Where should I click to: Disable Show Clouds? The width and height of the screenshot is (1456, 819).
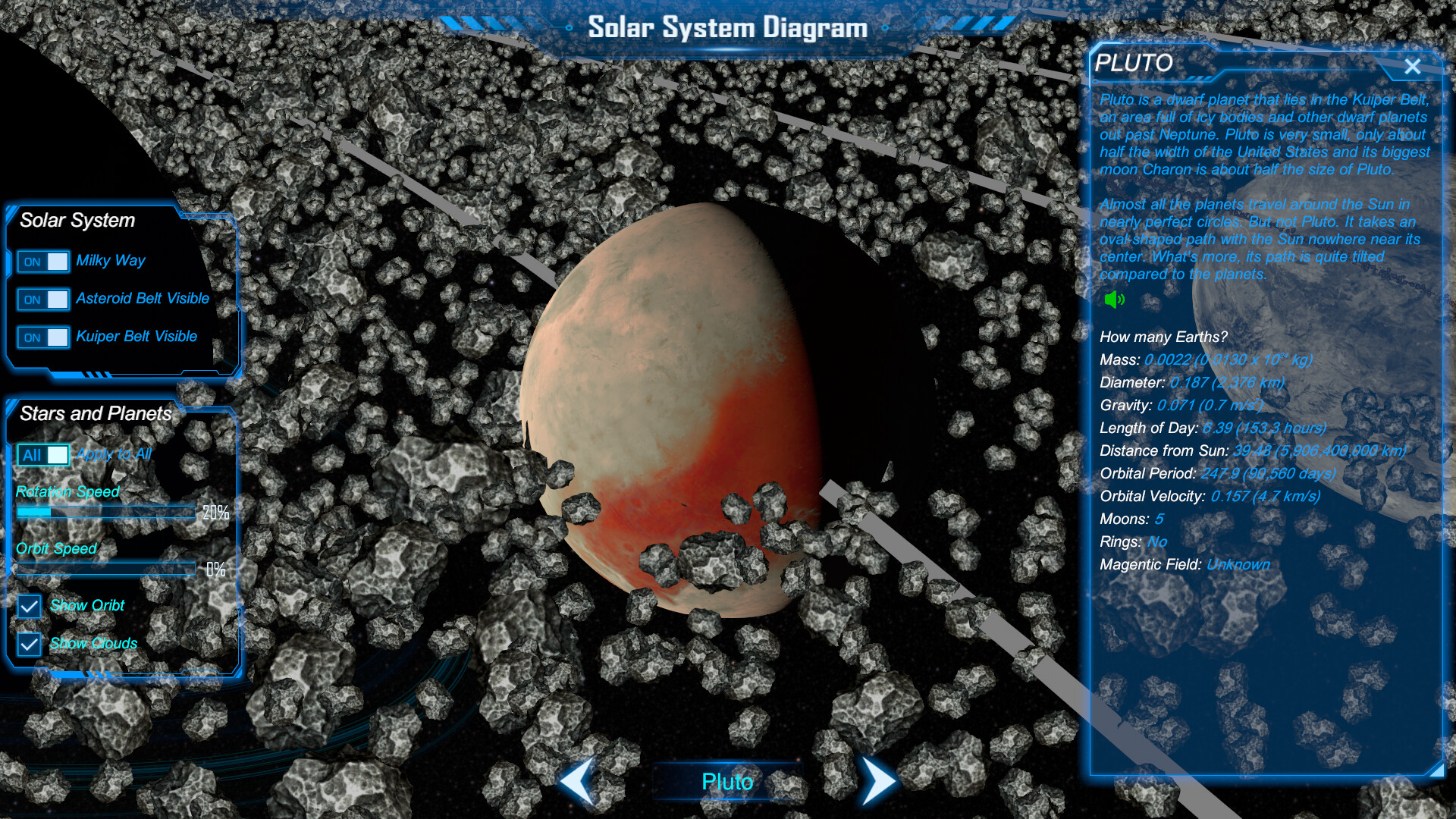pyautogui.click(x=28, y=644)
